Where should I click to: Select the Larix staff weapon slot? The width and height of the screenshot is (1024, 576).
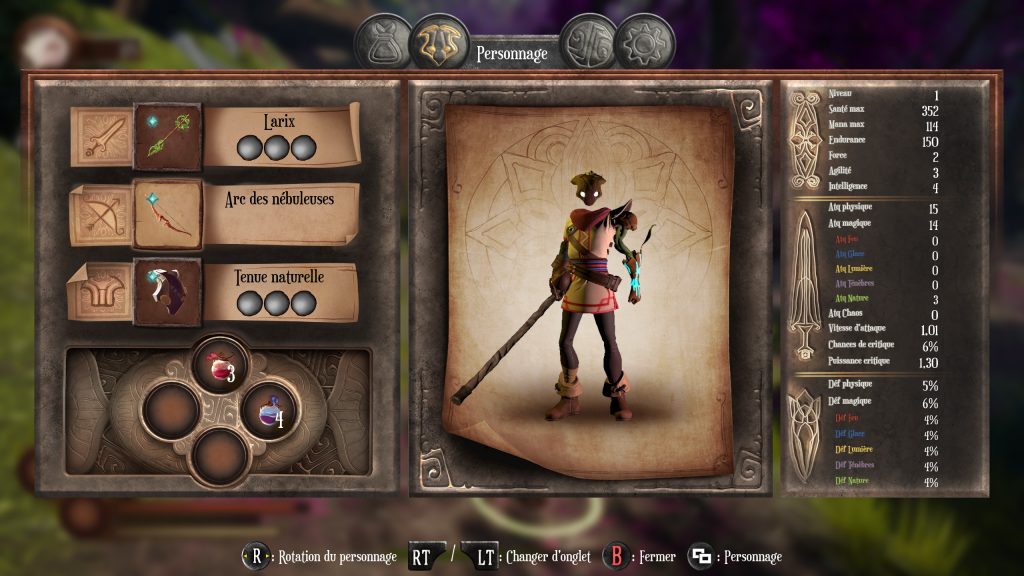pyautogui.click(x=167, y=136)
